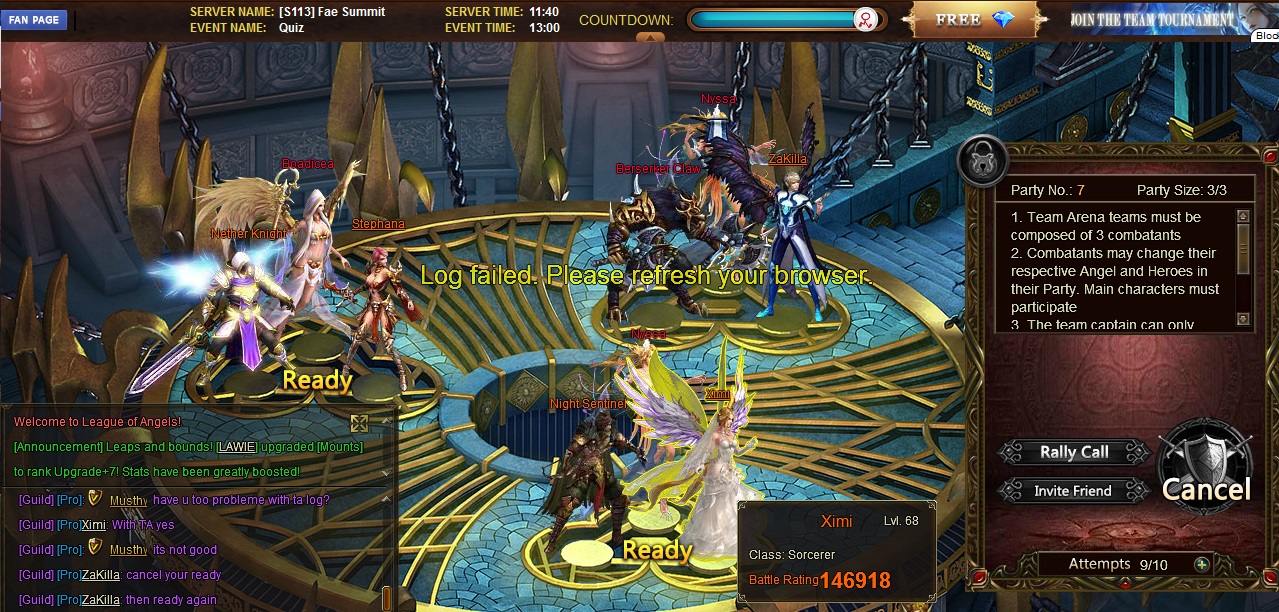Open LAWIE's name in the announcement
This screenshot has height=612, width=1279.
[x=237, y=447]
